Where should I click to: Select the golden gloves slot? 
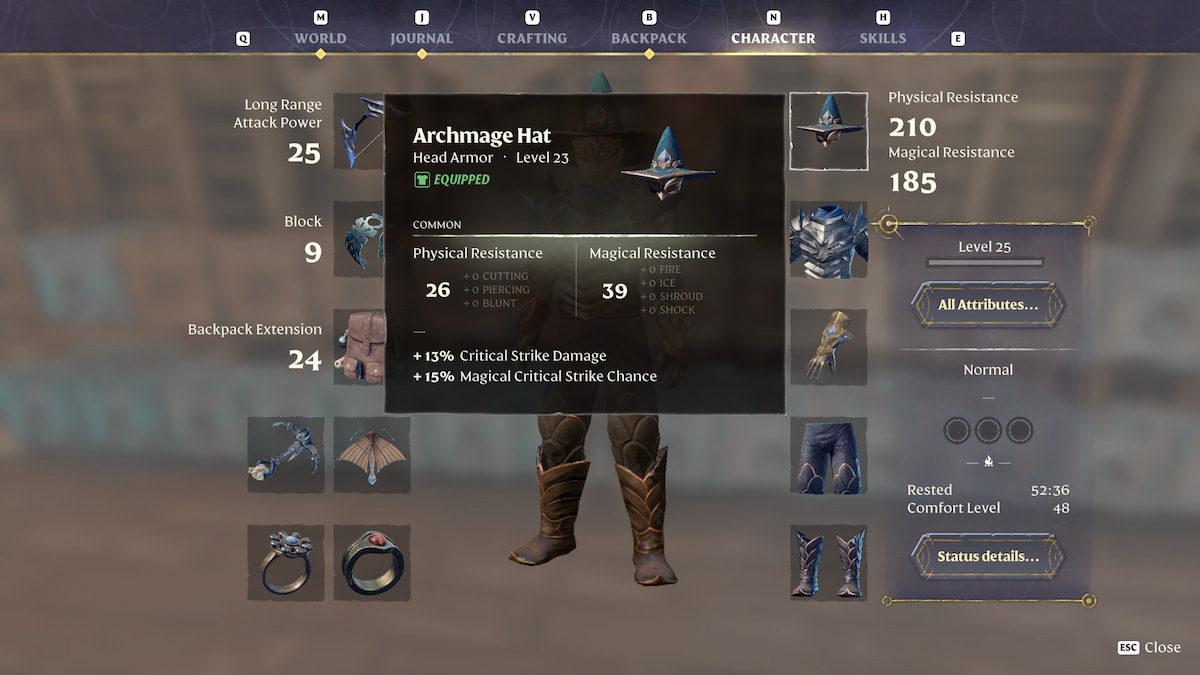click(828, 347)
